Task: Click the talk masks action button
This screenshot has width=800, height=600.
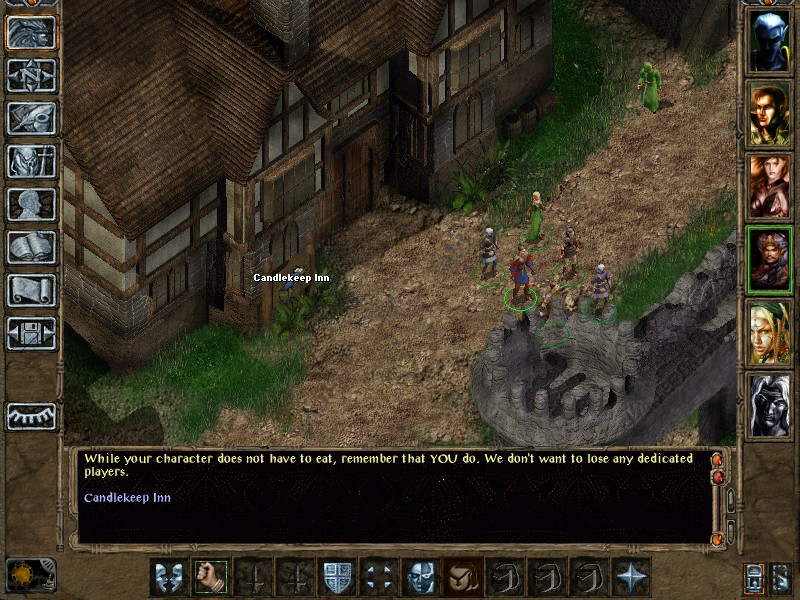Action: click(167, 577)
